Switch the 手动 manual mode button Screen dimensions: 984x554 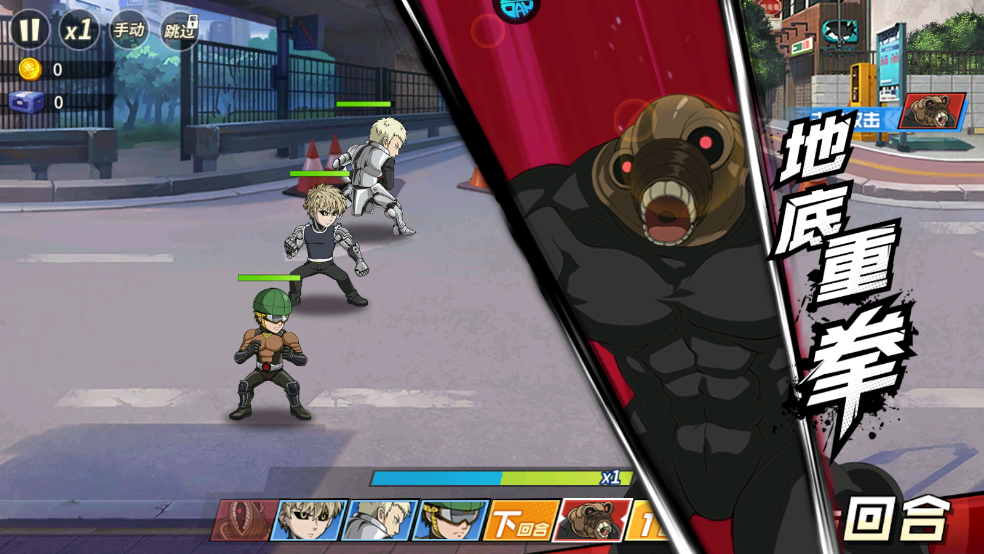128,30
